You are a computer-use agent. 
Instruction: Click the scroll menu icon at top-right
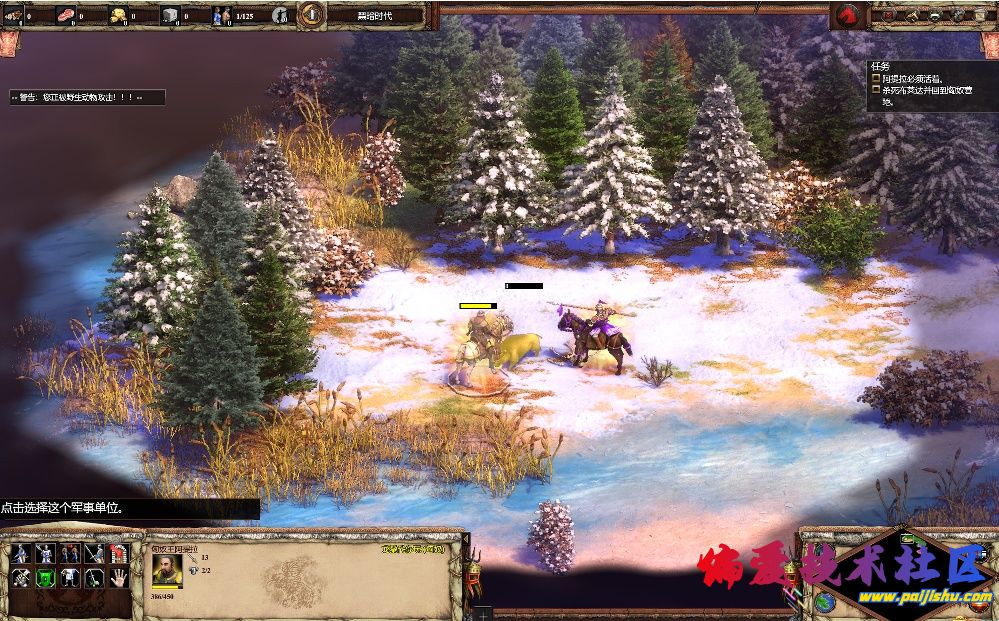click(x=983, y=15)
